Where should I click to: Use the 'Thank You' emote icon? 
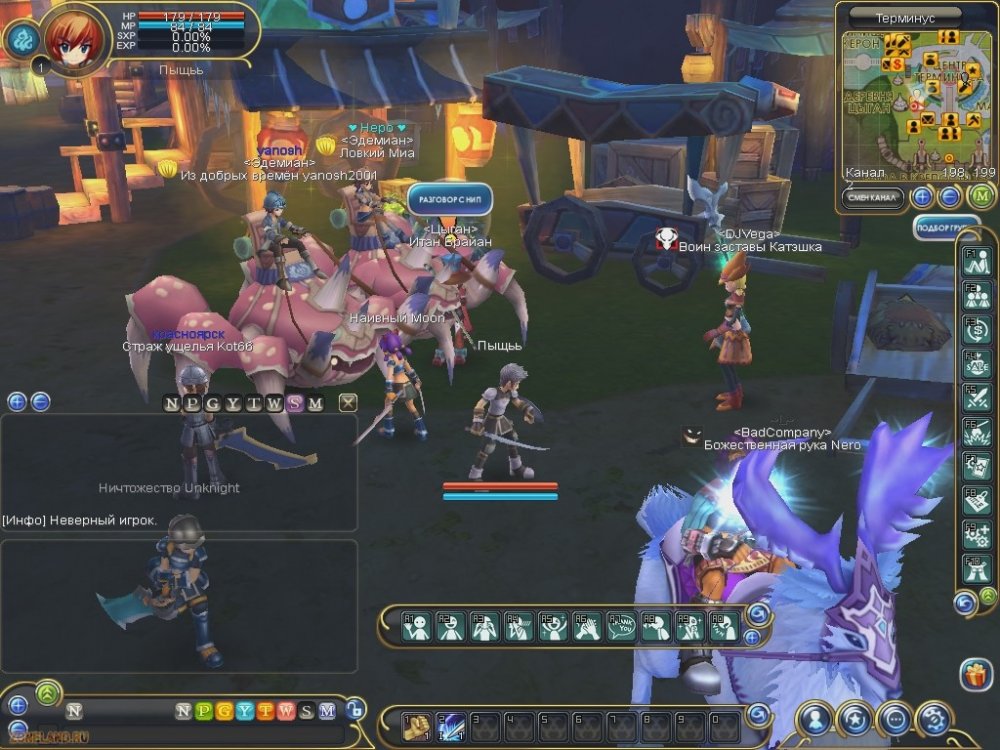(x=622, y=627)
